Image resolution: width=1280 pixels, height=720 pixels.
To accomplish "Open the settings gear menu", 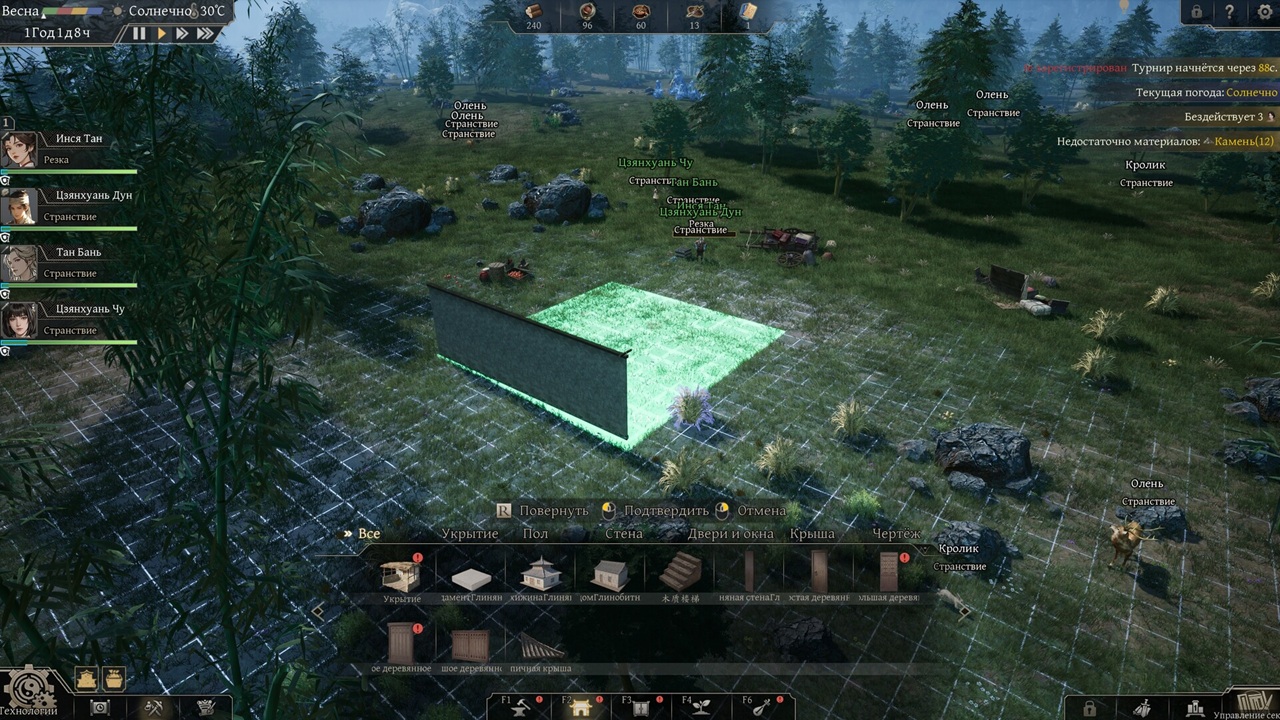I will point(1262,12).
